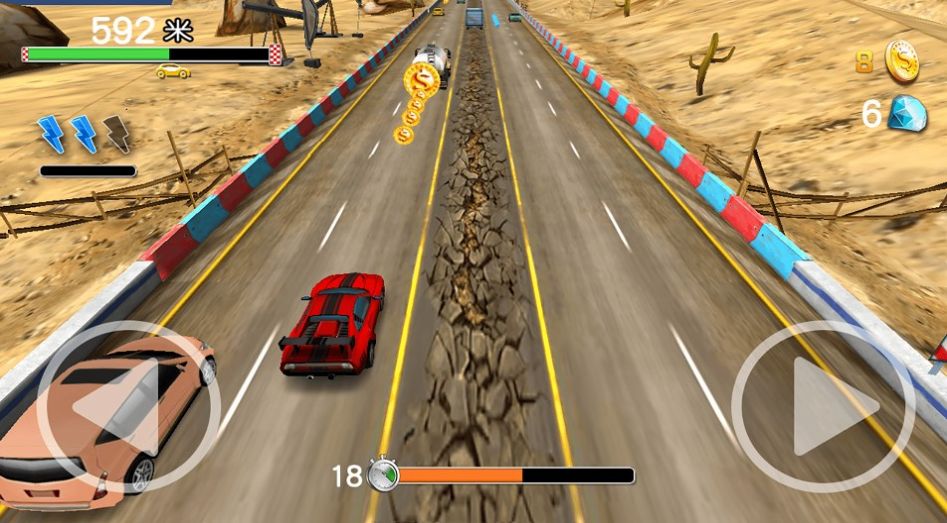Tap the steer left arrow button
Screen dimensions: 947x523
[x=127, y=406]
